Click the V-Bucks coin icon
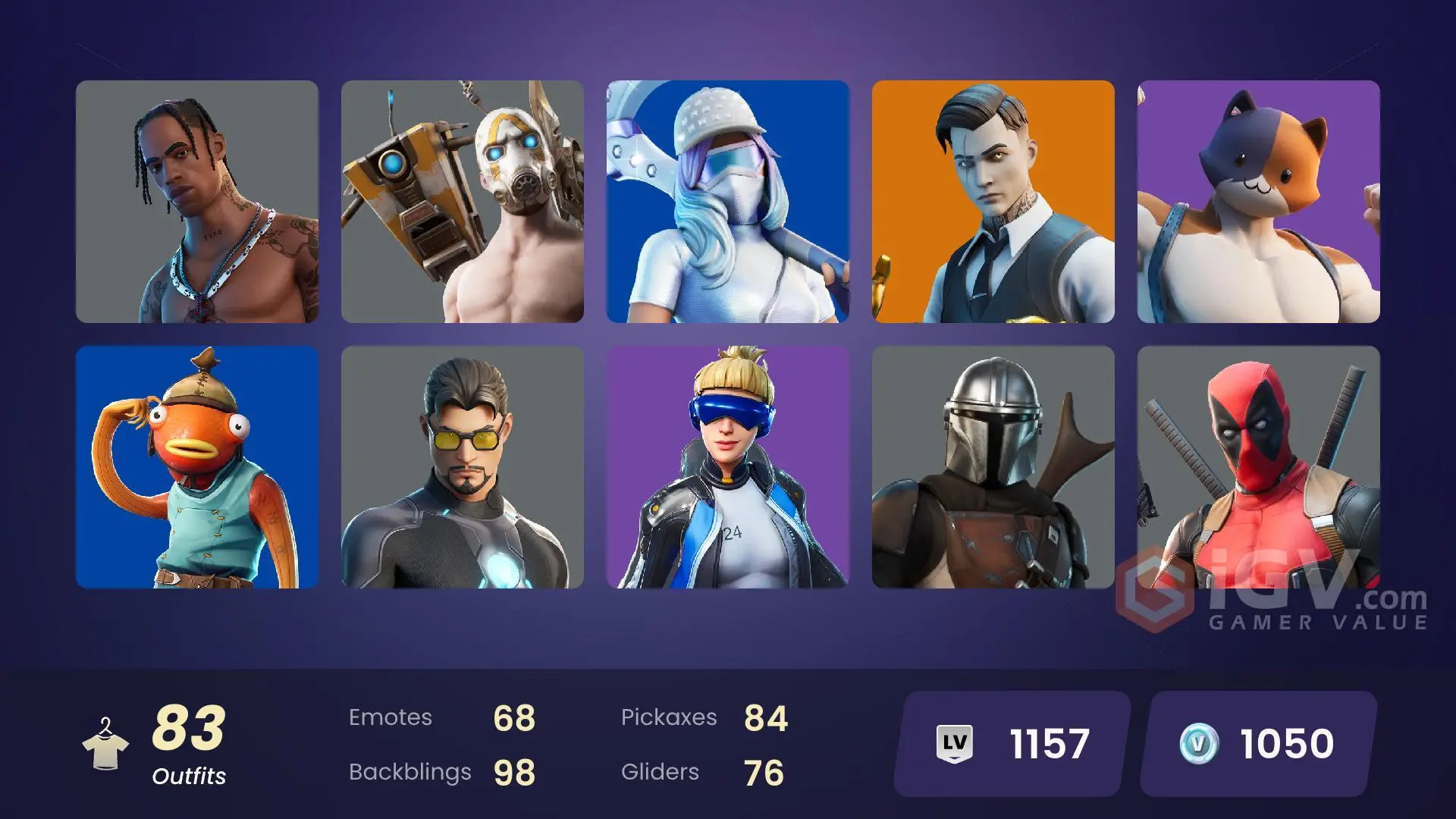1456x819 pixels. point(1198,744)
